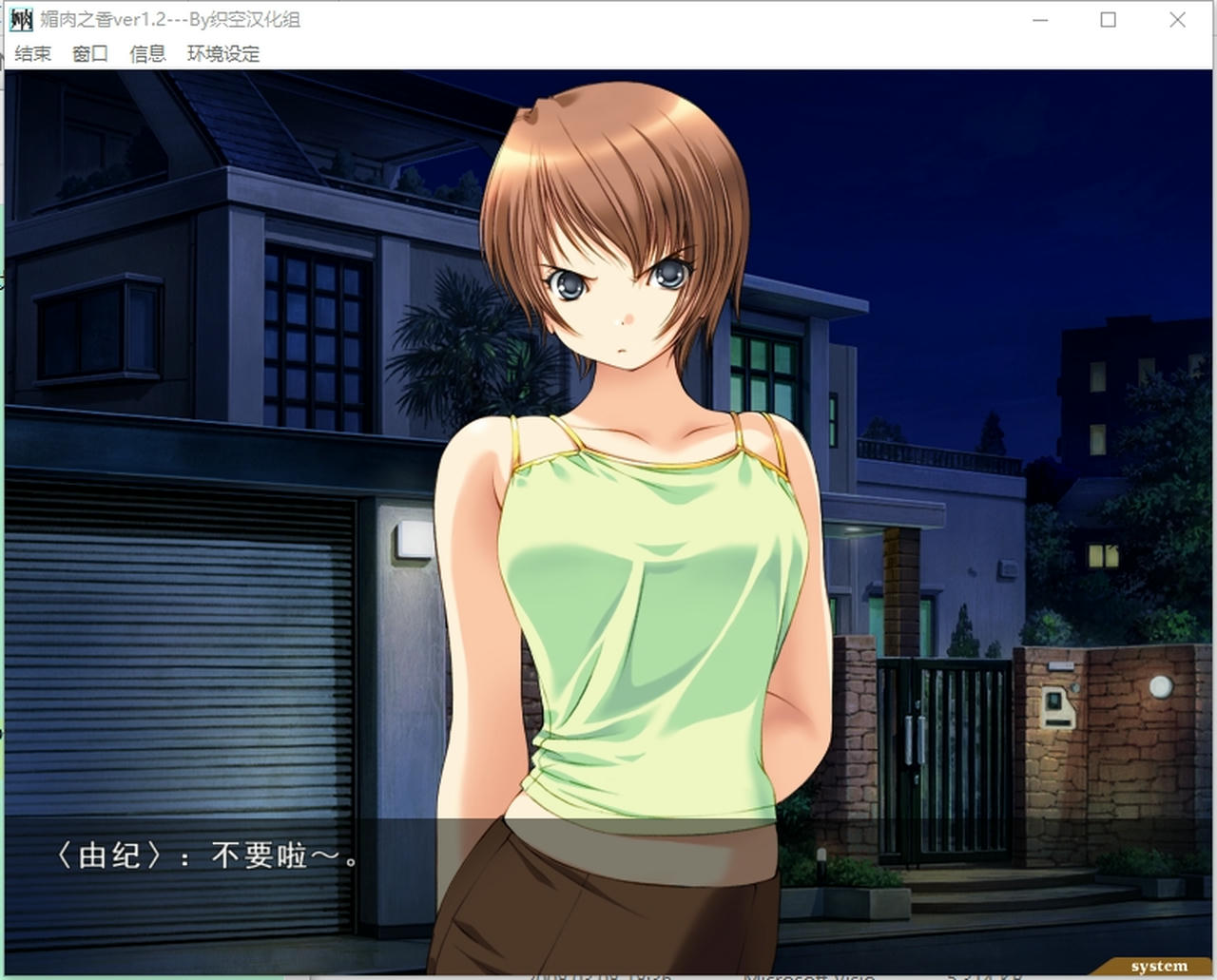Viewport: 1217px width, 980px height.
Task: Click the green strip at the screen's left edge
Action: pyautogui.click(x=4, y=475)
